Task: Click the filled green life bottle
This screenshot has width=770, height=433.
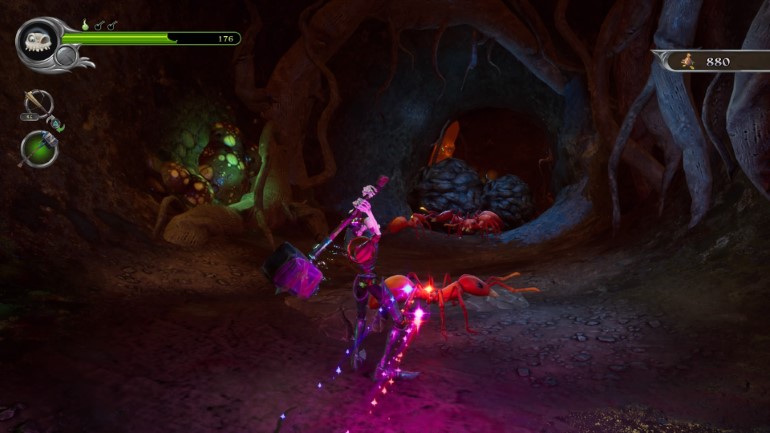Action: click(84, 23)
